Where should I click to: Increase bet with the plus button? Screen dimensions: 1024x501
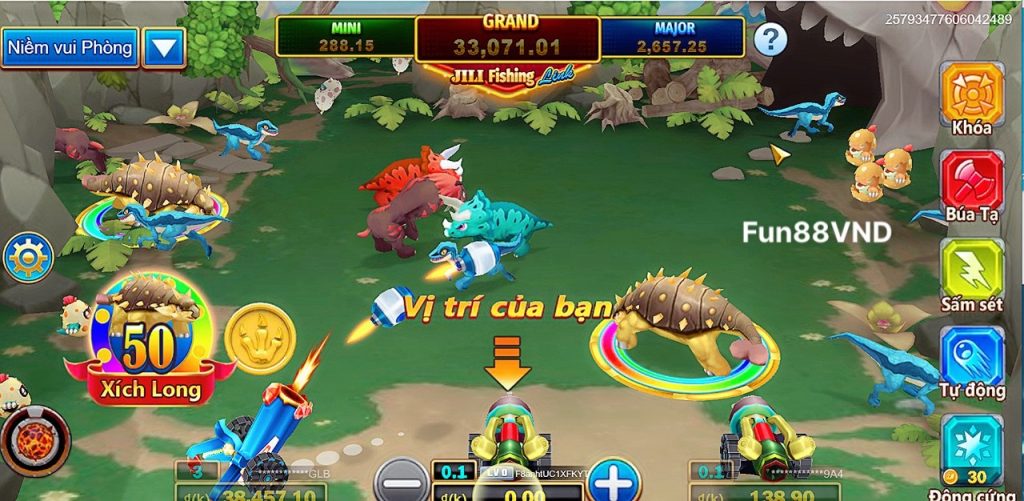click(612, 479)
